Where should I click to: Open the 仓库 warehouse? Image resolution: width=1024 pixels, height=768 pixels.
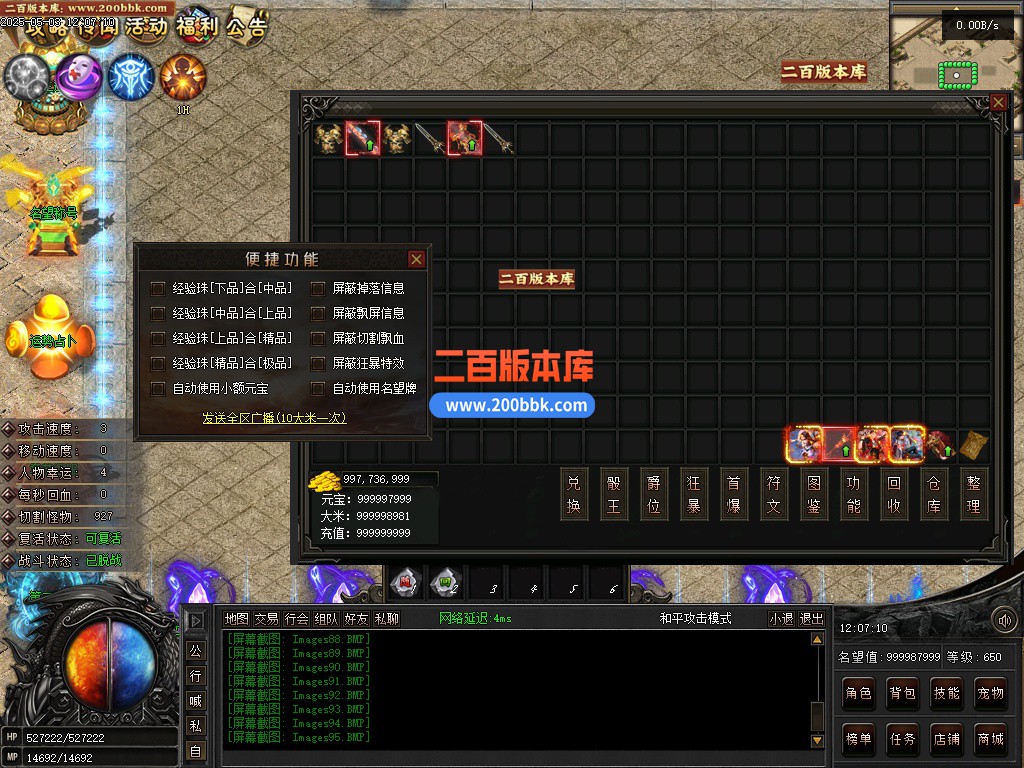pyautogui.click(x=934, y=493)
